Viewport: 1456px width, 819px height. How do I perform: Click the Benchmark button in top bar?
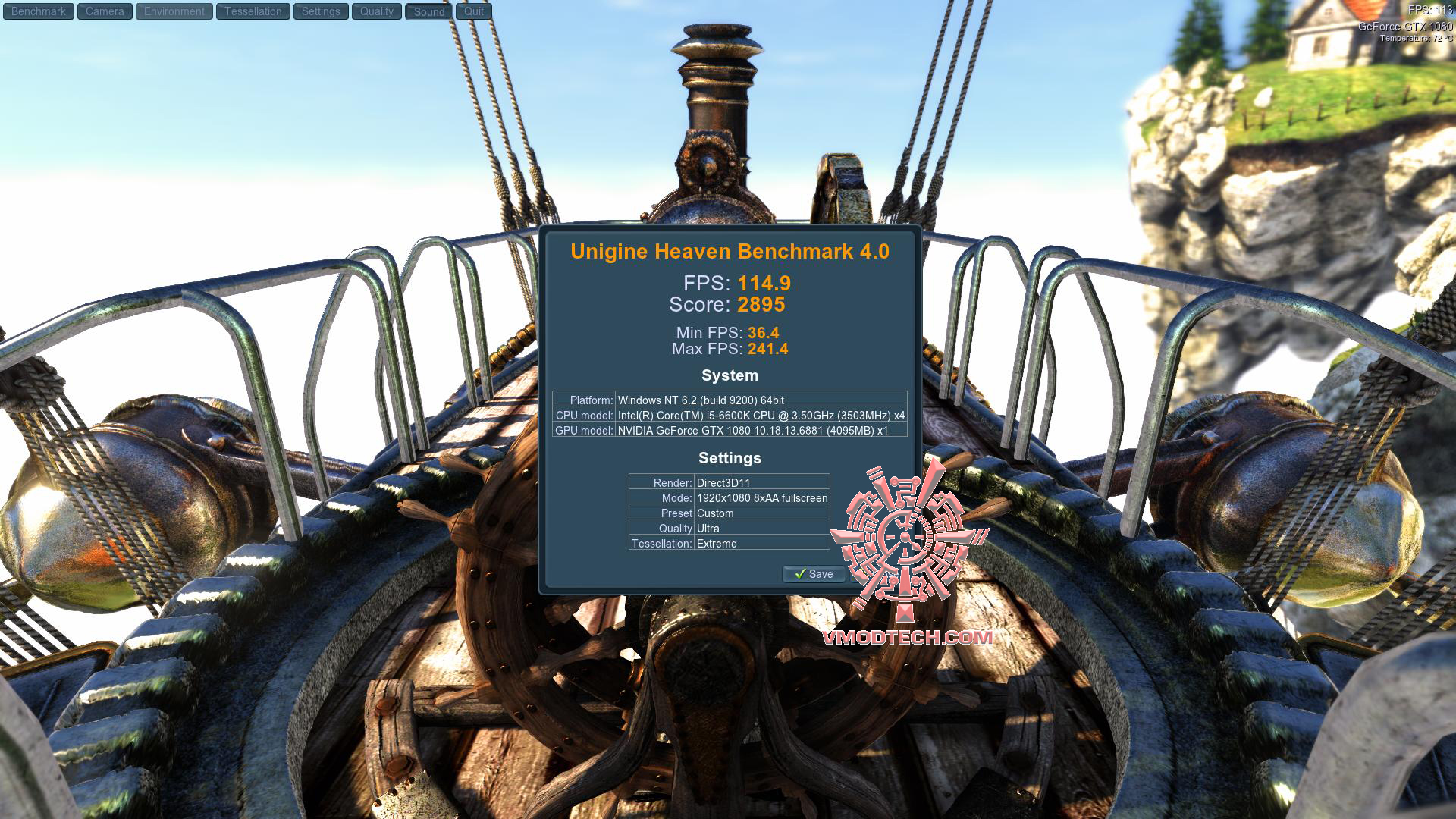pos(39,11)
